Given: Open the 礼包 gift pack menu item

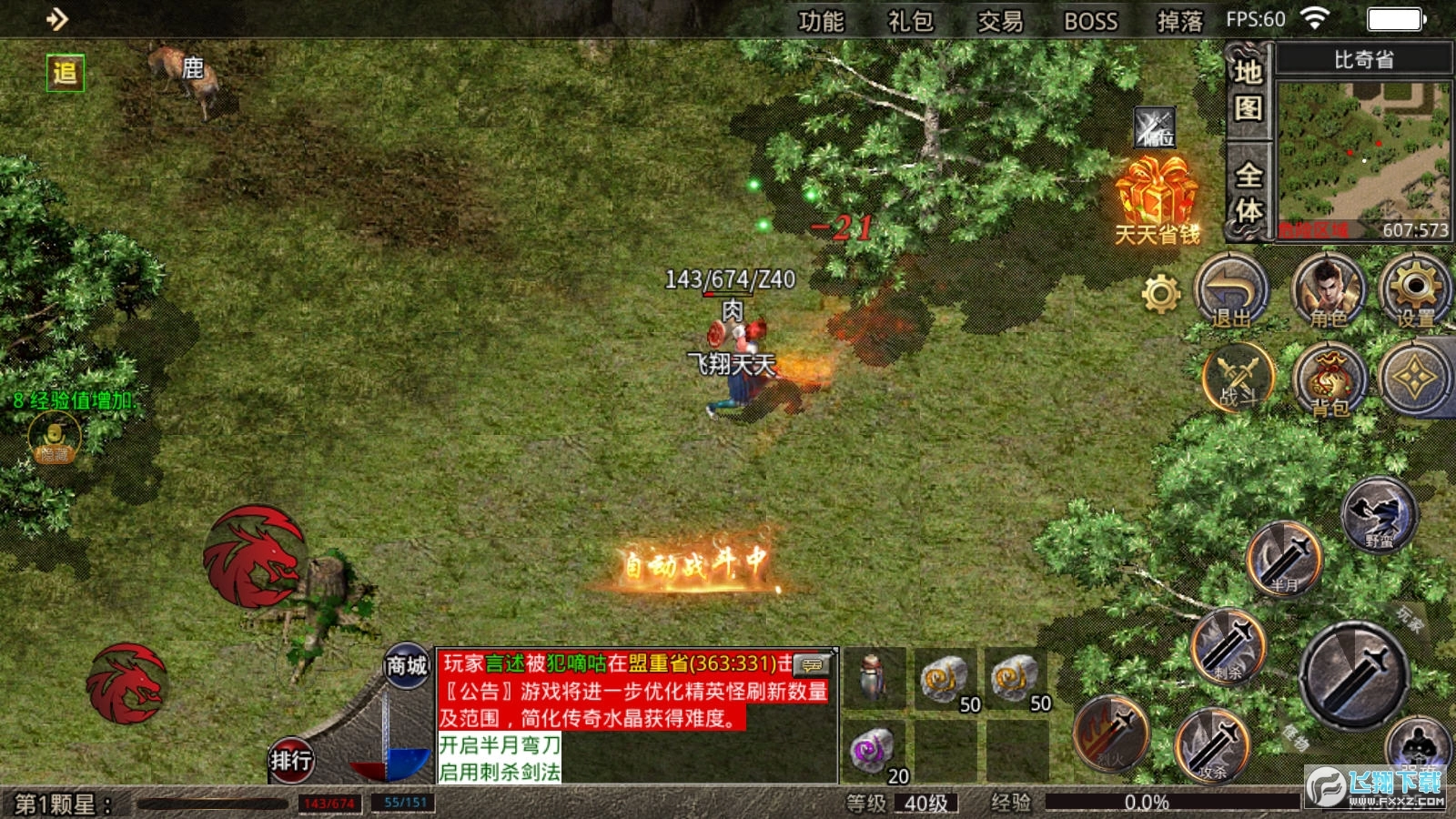Looking at the screenshot, I should point(910,20).
